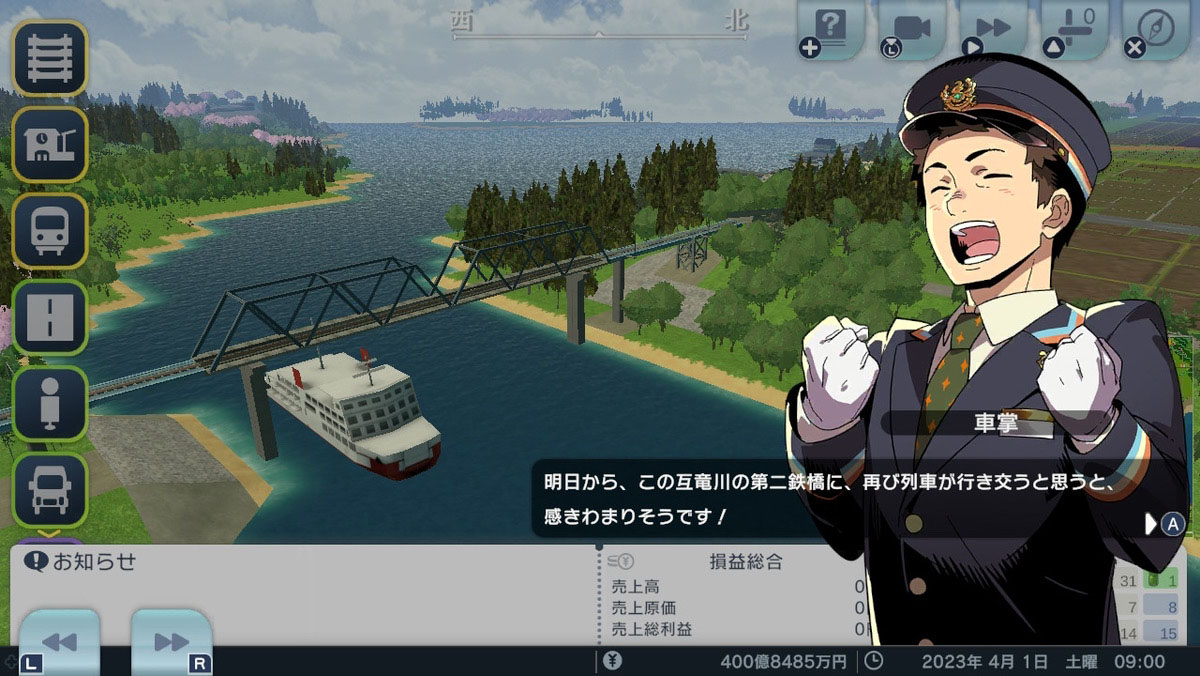Select the station building tool icon

pos(49,144)
